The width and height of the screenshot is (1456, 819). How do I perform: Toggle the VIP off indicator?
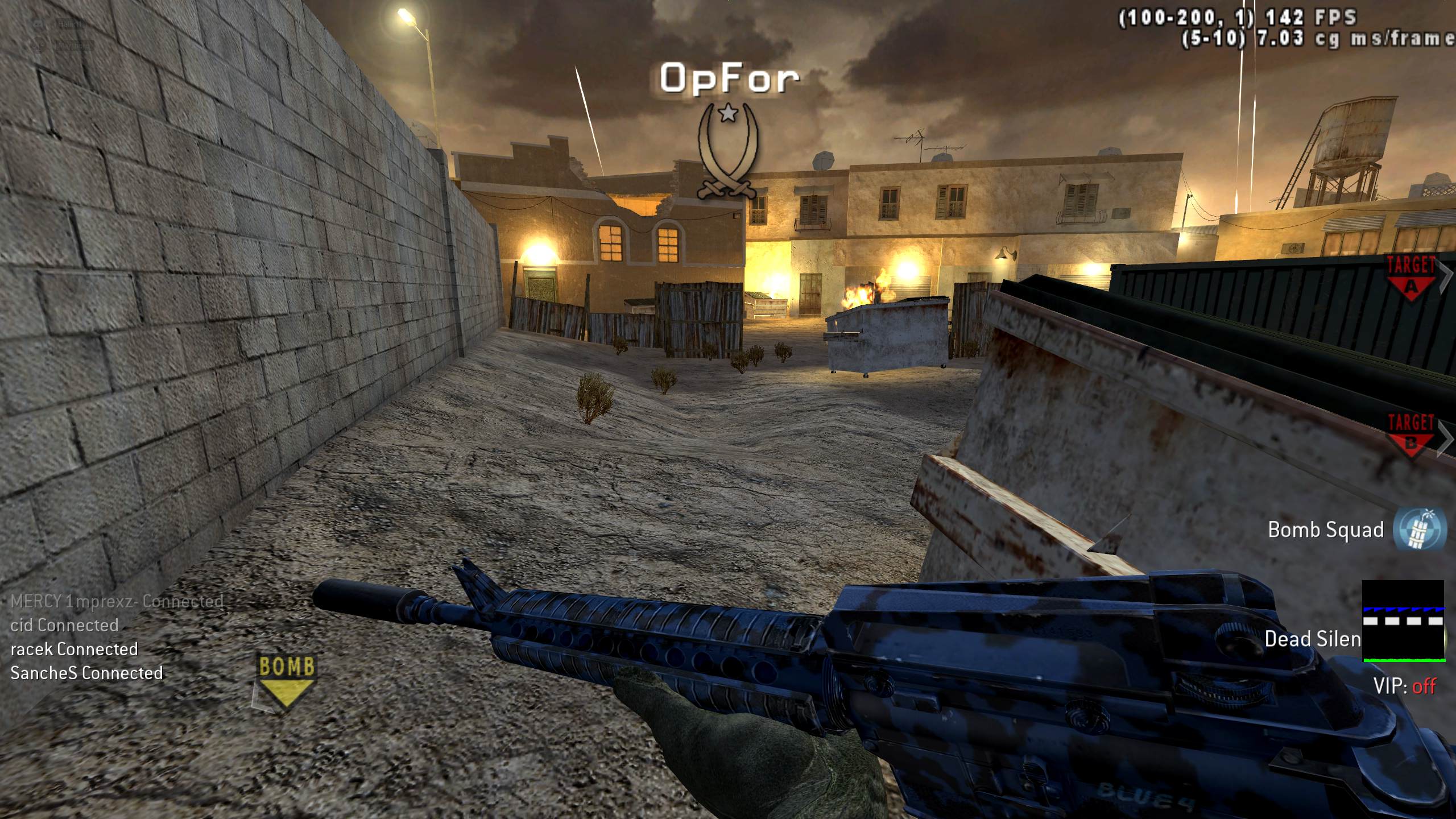point(1404,686)
